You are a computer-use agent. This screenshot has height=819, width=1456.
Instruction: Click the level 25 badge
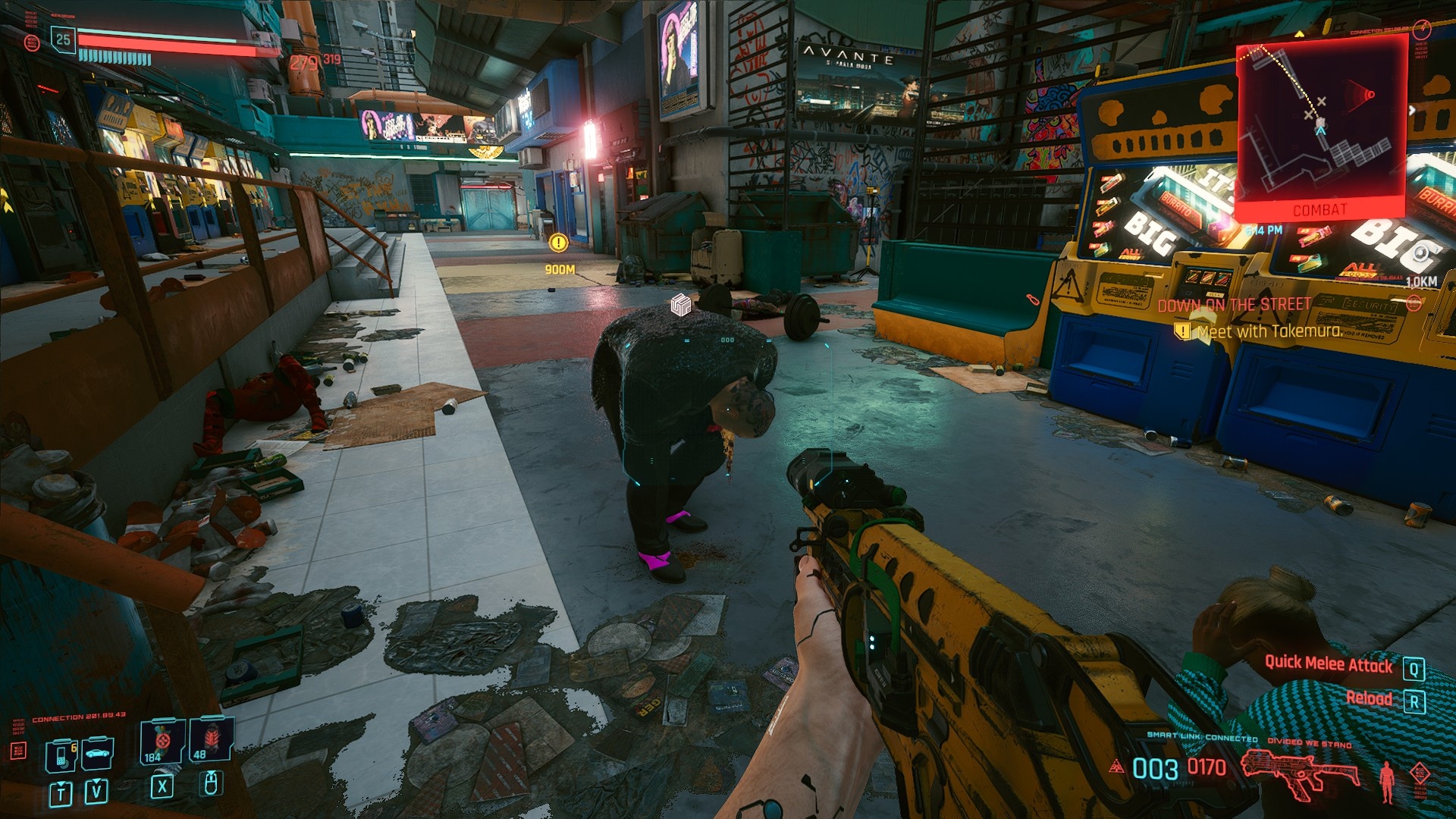pyautogui.click(x=63, y=39)
